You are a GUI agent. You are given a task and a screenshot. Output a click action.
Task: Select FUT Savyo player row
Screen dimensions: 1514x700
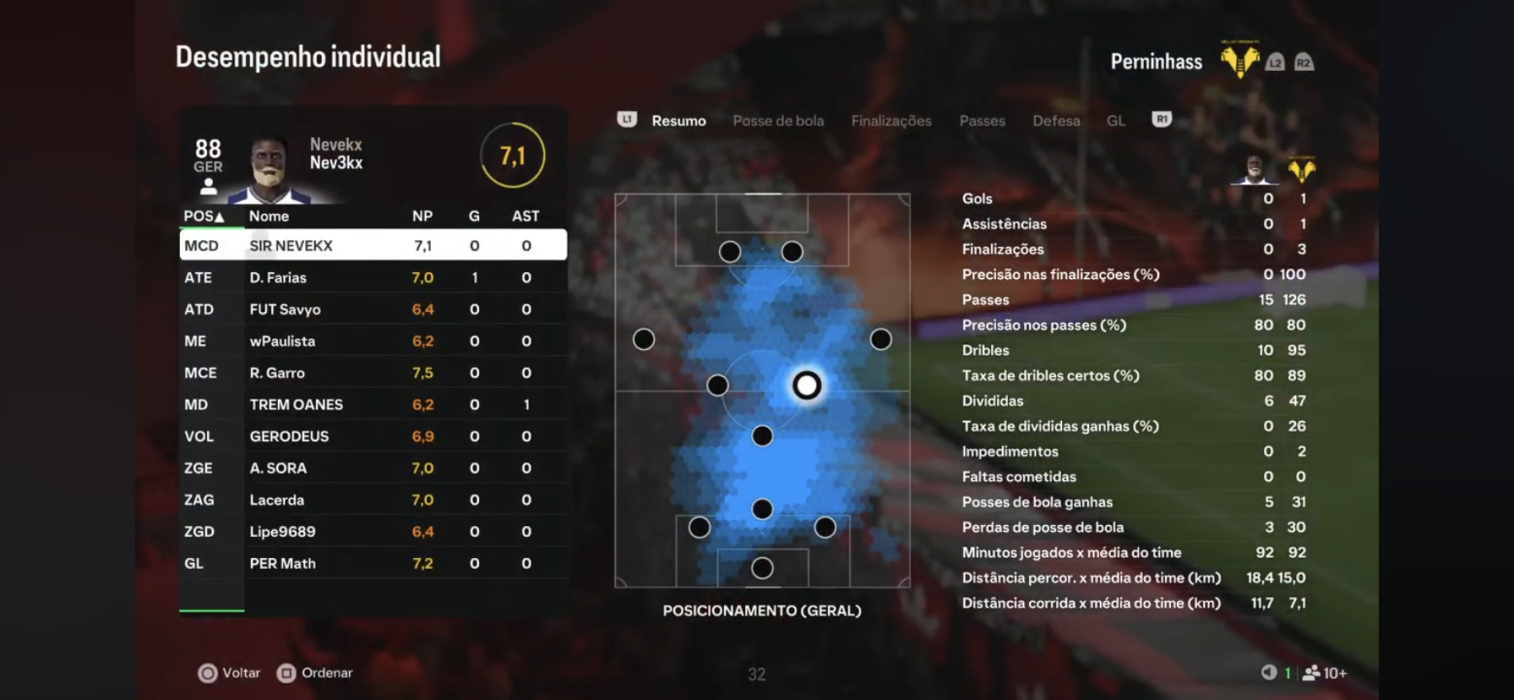(372, 310)
